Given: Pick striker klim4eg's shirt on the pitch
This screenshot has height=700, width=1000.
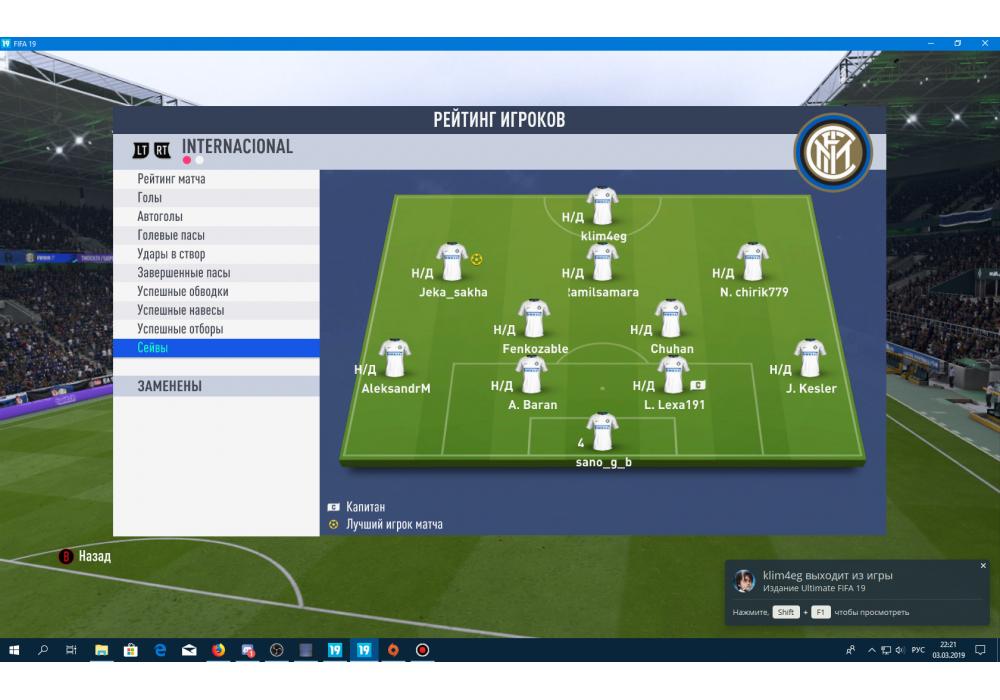Looking at the screenshot, I should [x=602, y=207].
